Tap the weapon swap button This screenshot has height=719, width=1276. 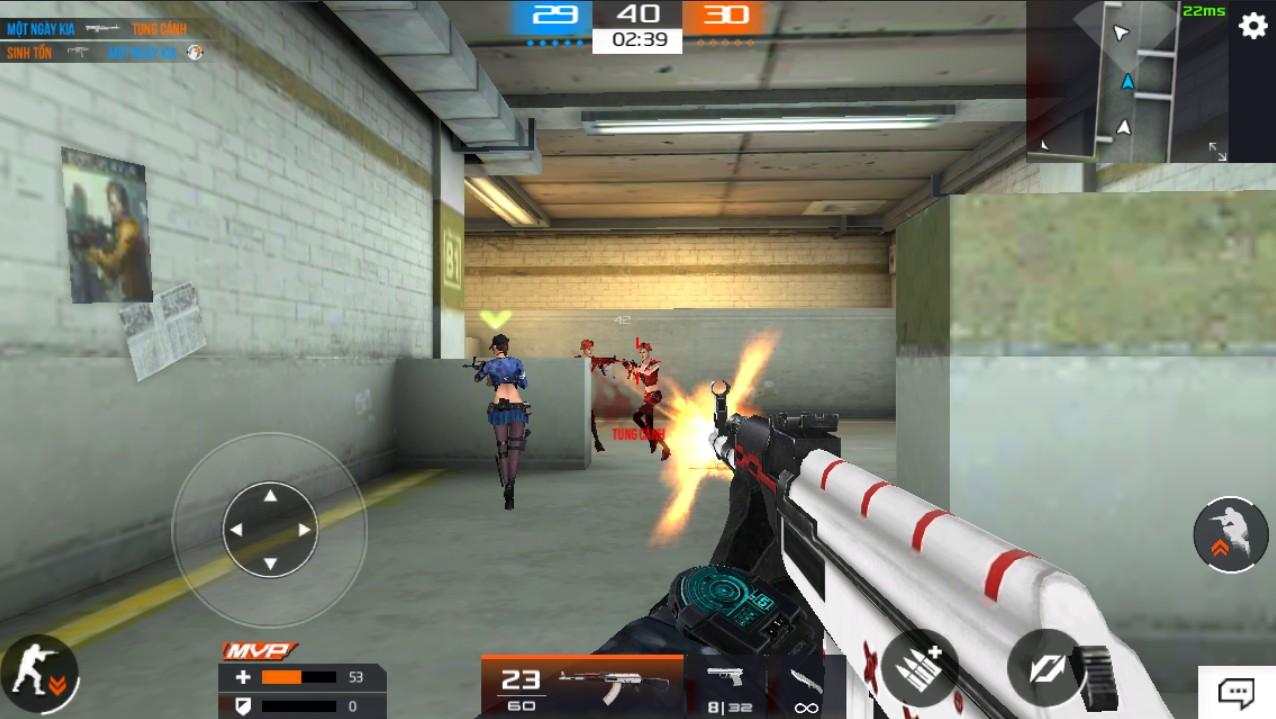coord(1045,667)
